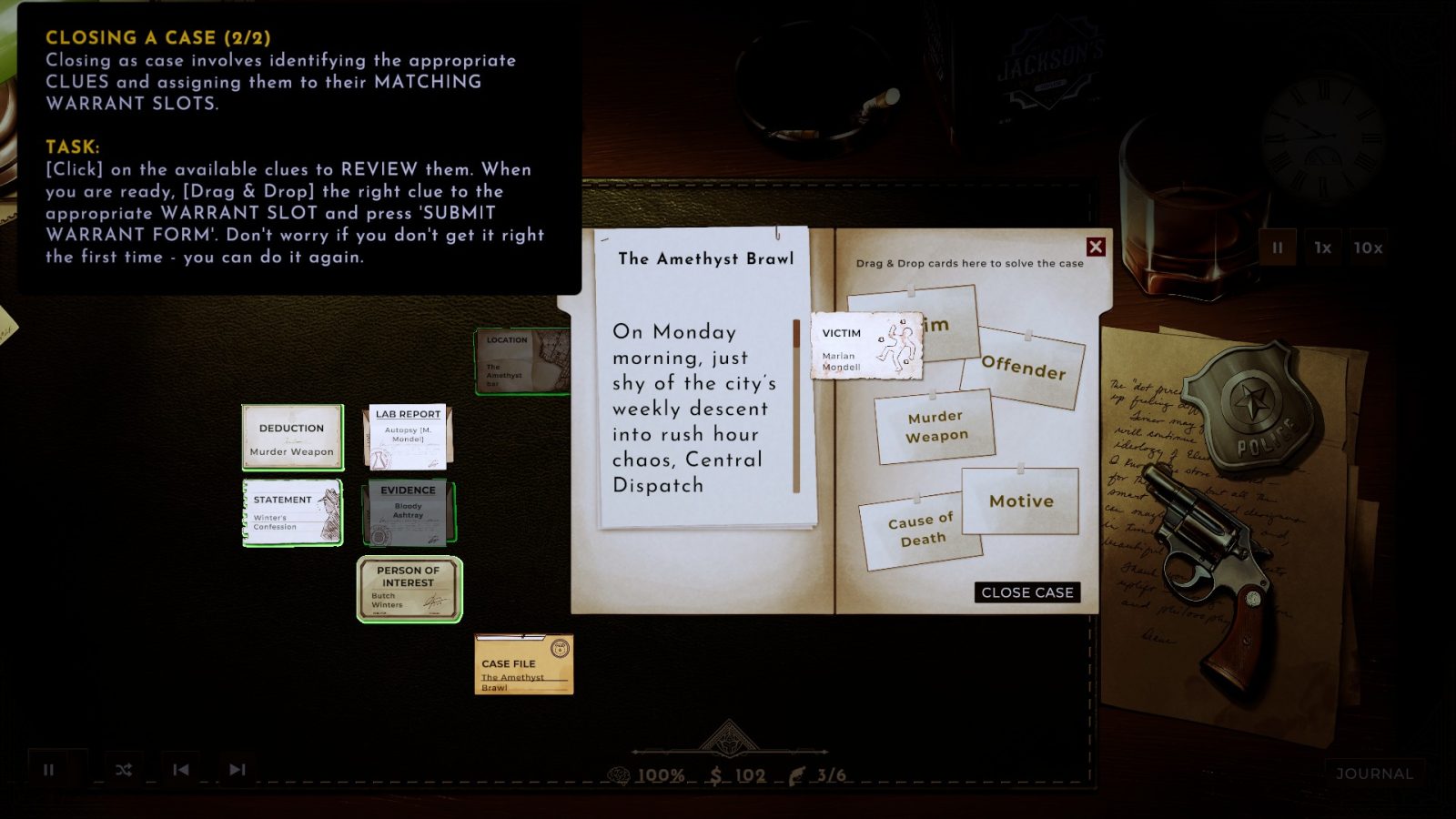
Task: Select the skip-to-previous icon
Action: (x=182, y=769)
